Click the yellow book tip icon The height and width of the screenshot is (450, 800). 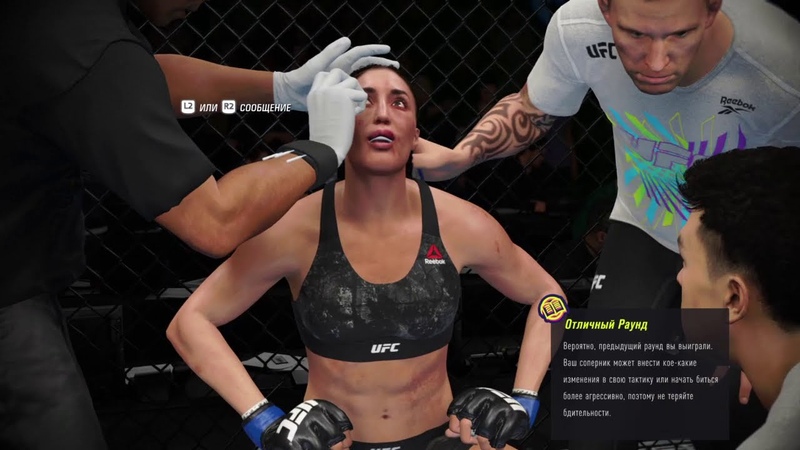coord(552,308)
